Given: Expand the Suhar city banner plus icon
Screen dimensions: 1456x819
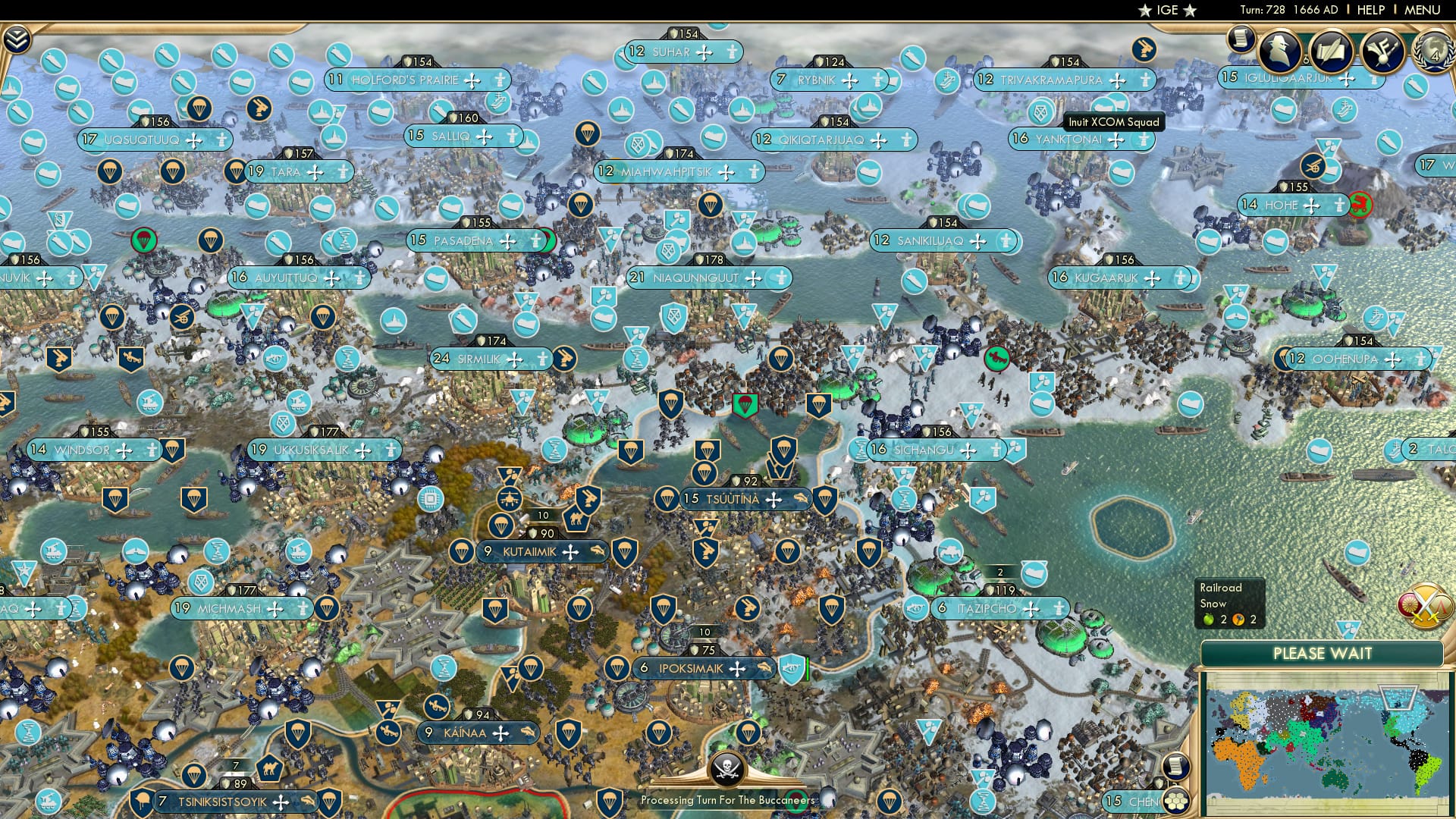Looking at the screenshot, I should pos(704,53).
